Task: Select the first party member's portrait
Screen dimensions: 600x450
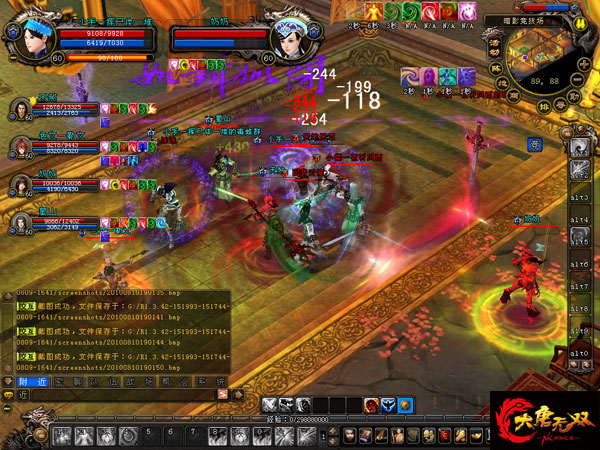Action: (x=19, y=108)
